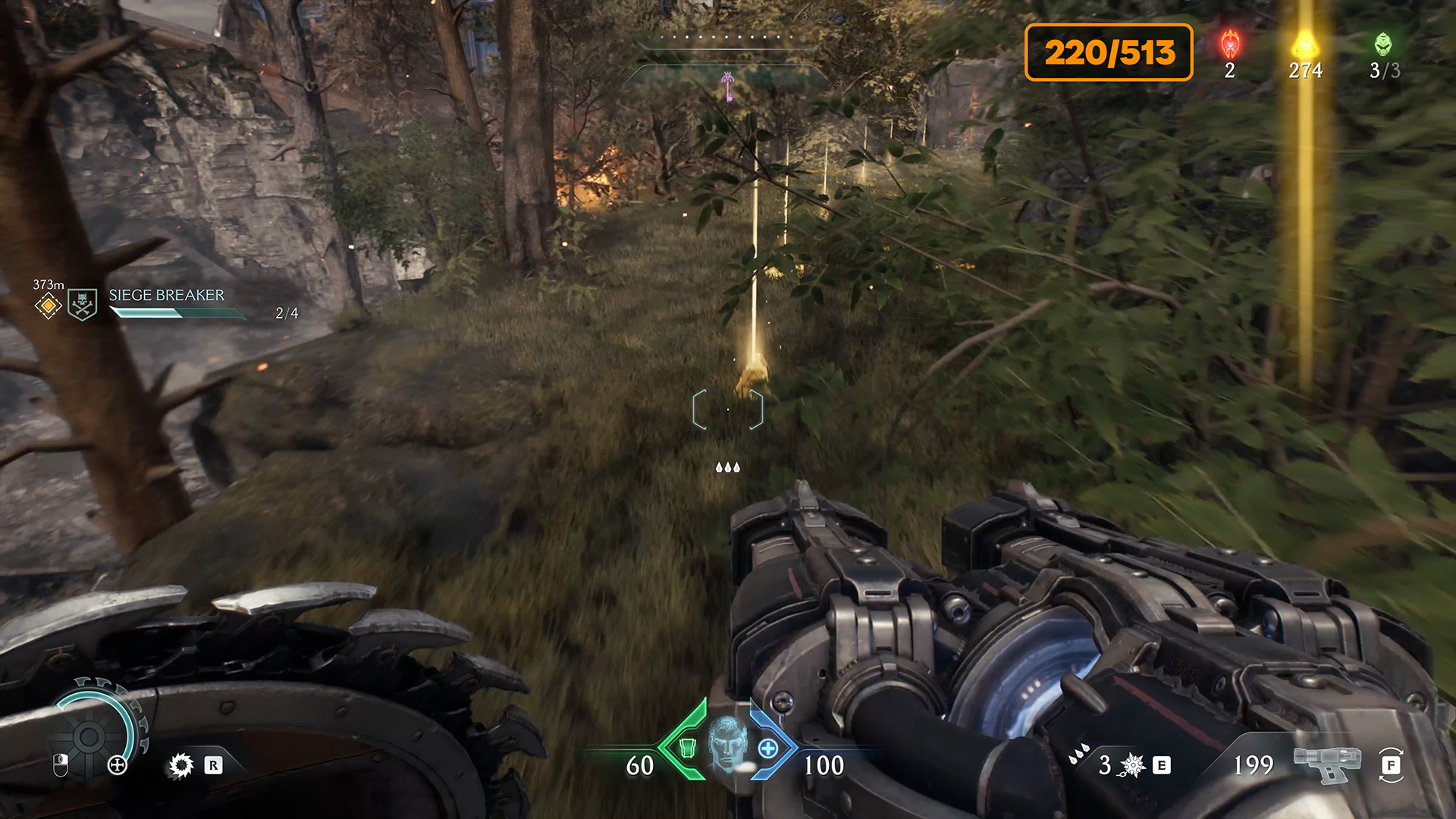
Task: Click the purple marker on the compass
Action: click(728, 85)
